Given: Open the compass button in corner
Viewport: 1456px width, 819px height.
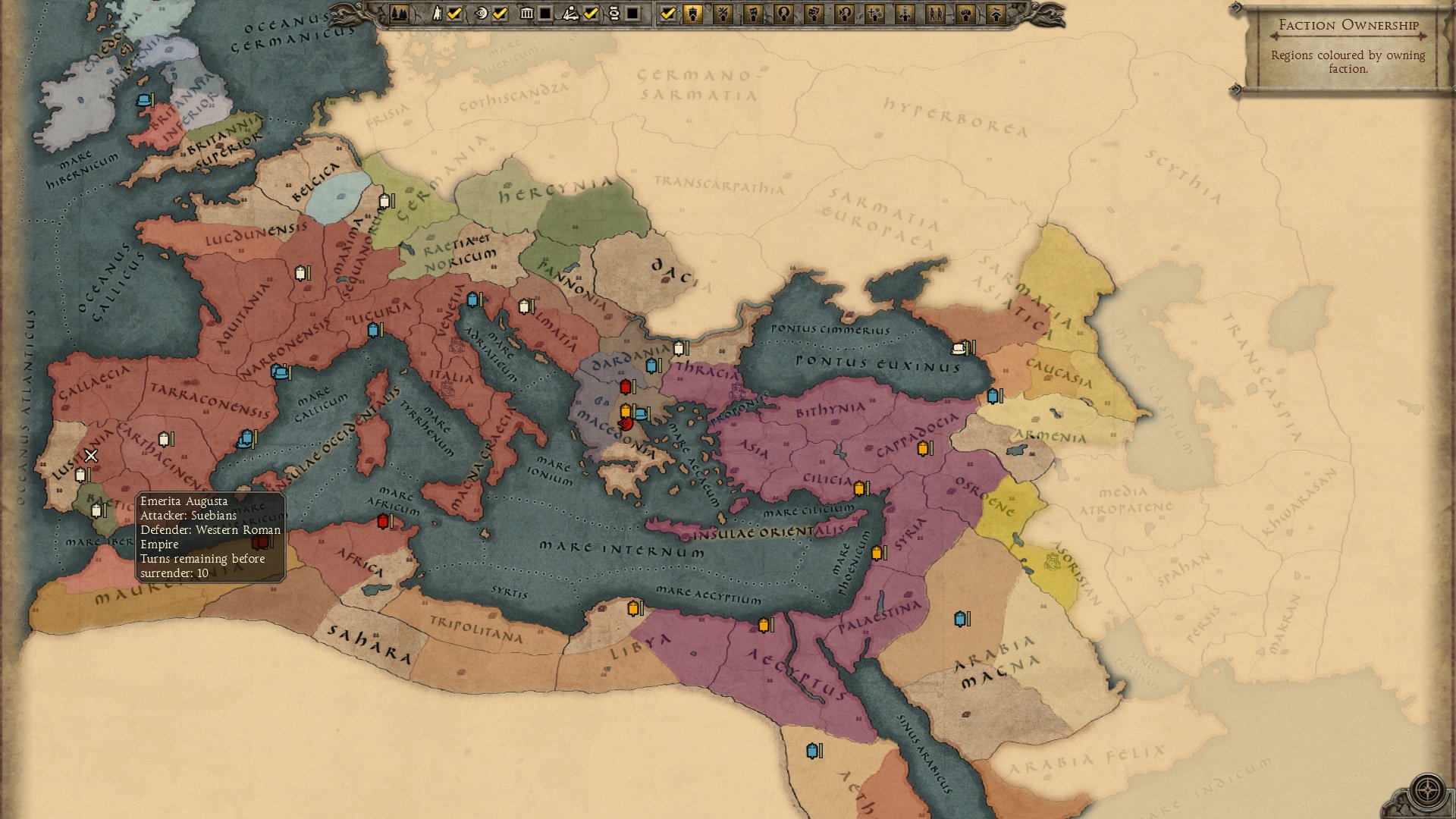Looking at the screenshot, I should pos(1428,790).
